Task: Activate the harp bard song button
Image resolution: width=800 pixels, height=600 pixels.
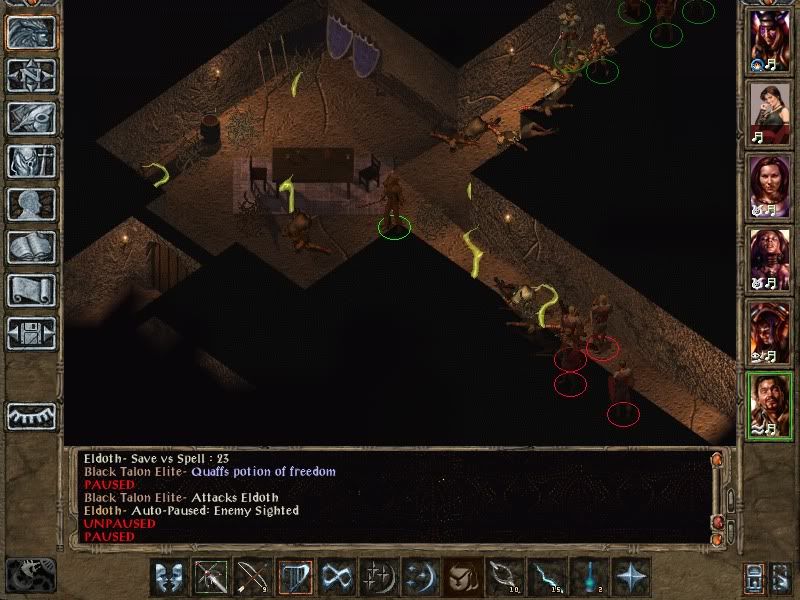Action: [296, 577]
